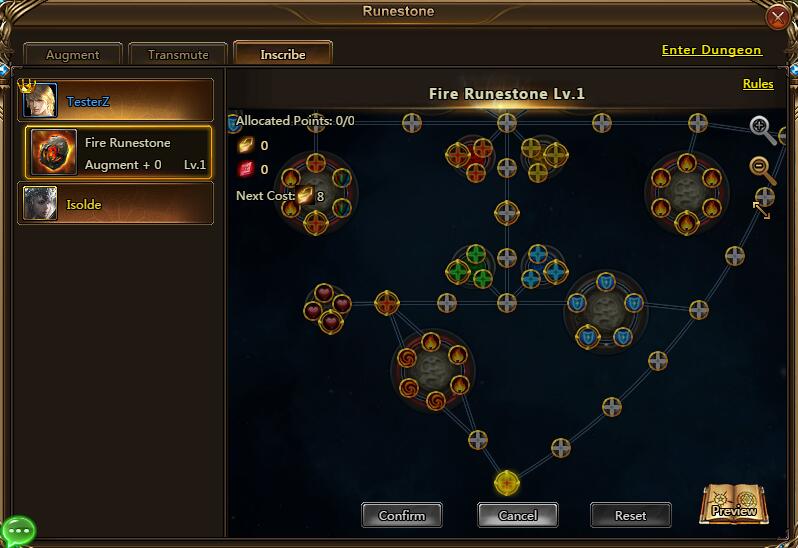Open the Transmute tab
The width and height of the screenshot is (798, 548).
[x=178, y=55]
